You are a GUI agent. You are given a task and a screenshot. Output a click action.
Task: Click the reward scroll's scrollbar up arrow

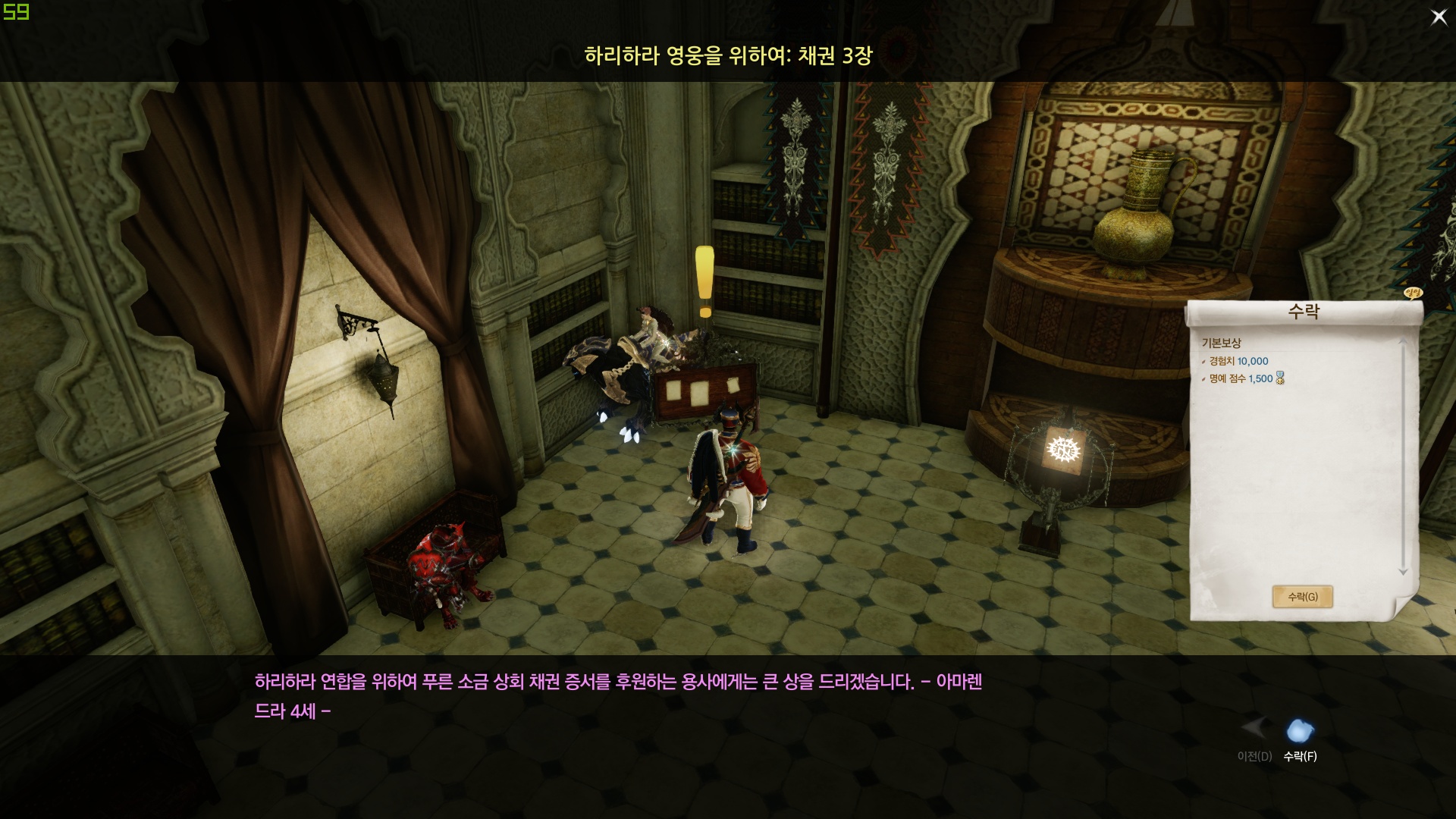click(x=1403, y=342)
